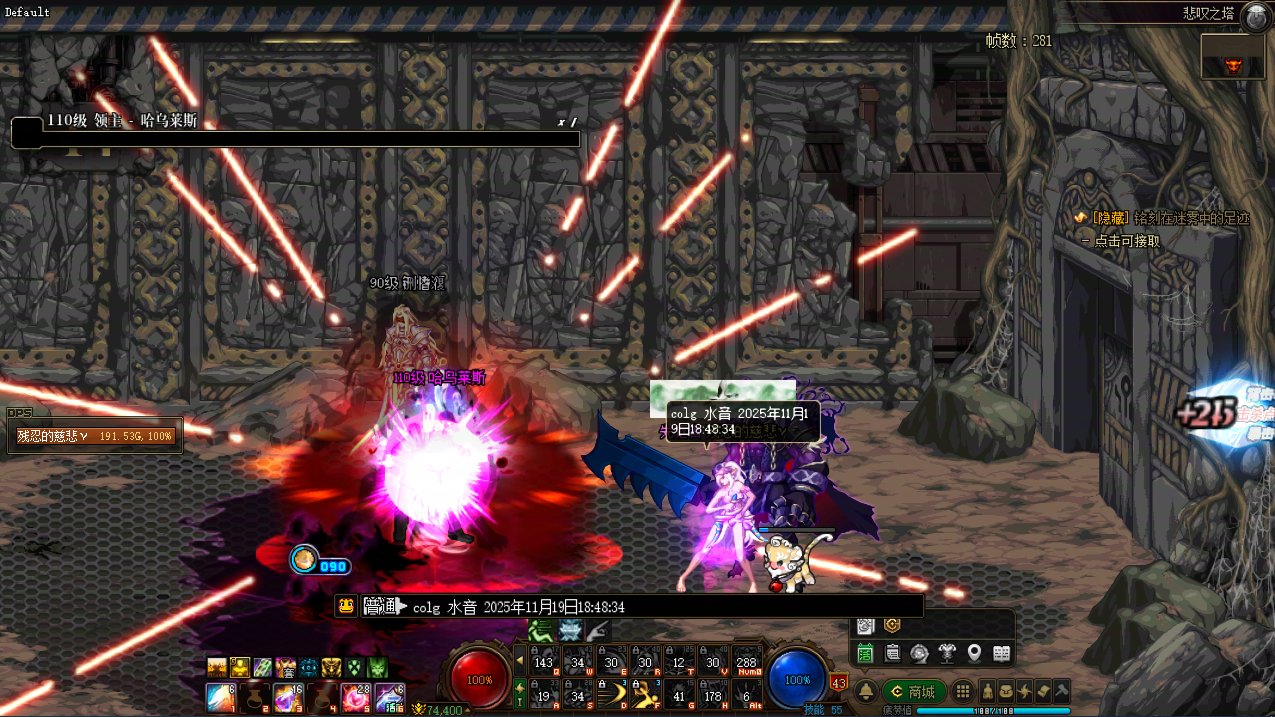Expand the DPS meter skill dropdown
This screenshot has height=717, width=1275.
(85, 436)
